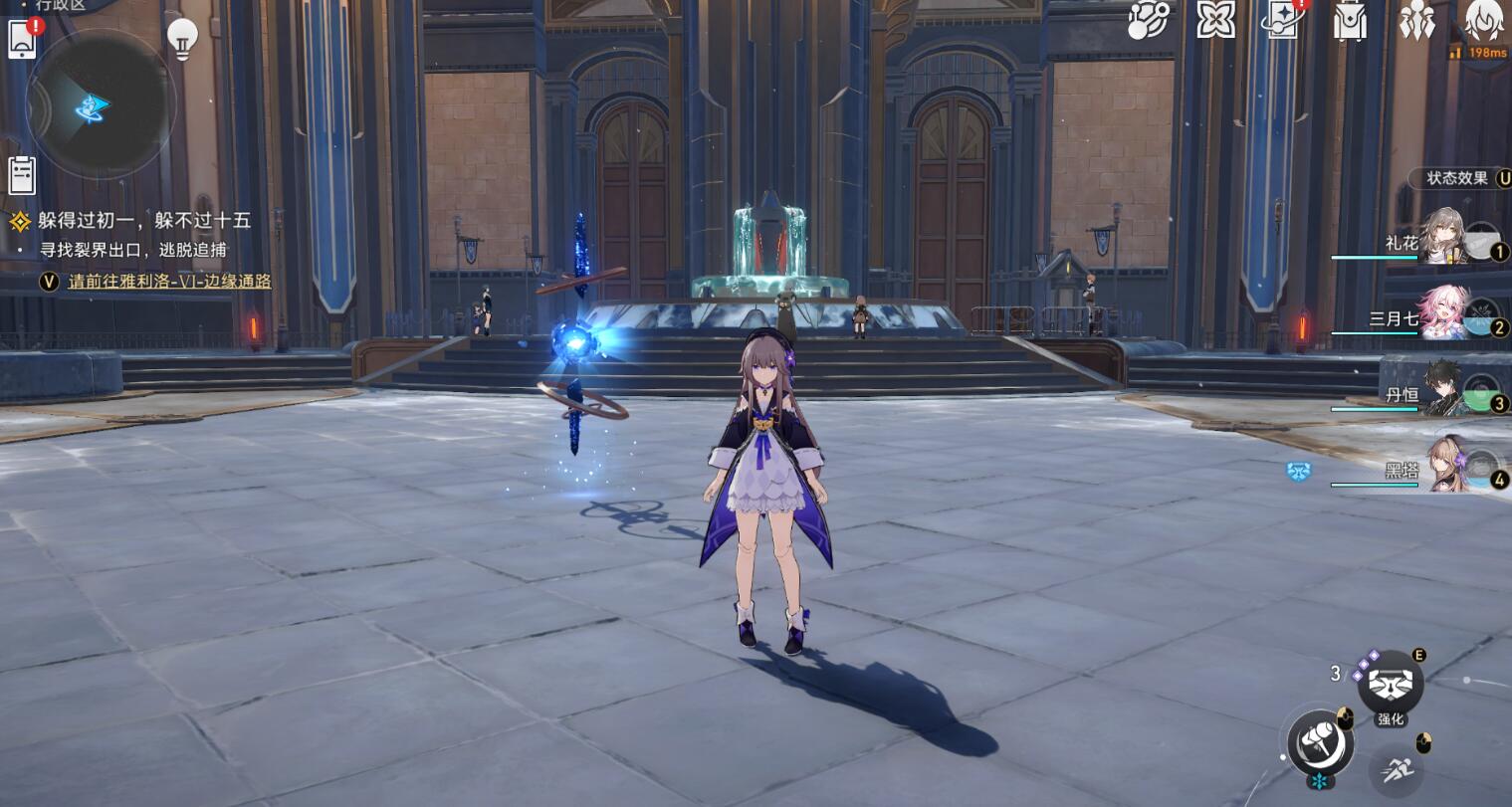Activate the 强化 technique skill
Screen dimensions: 1512x807
[1391, 684]
